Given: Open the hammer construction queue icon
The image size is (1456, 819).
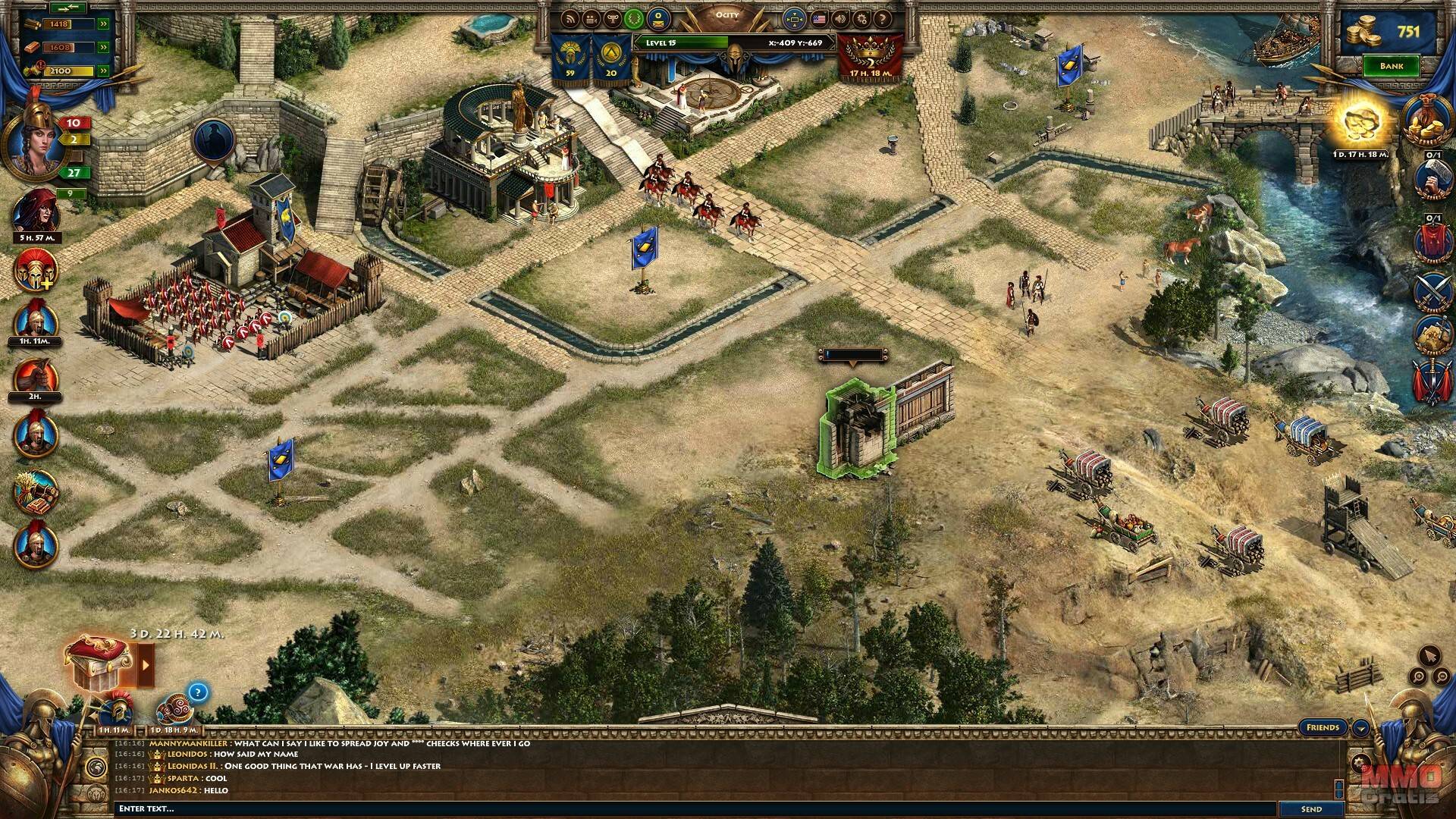Looking at the screenshot, I should click(x=1432, y=180).
